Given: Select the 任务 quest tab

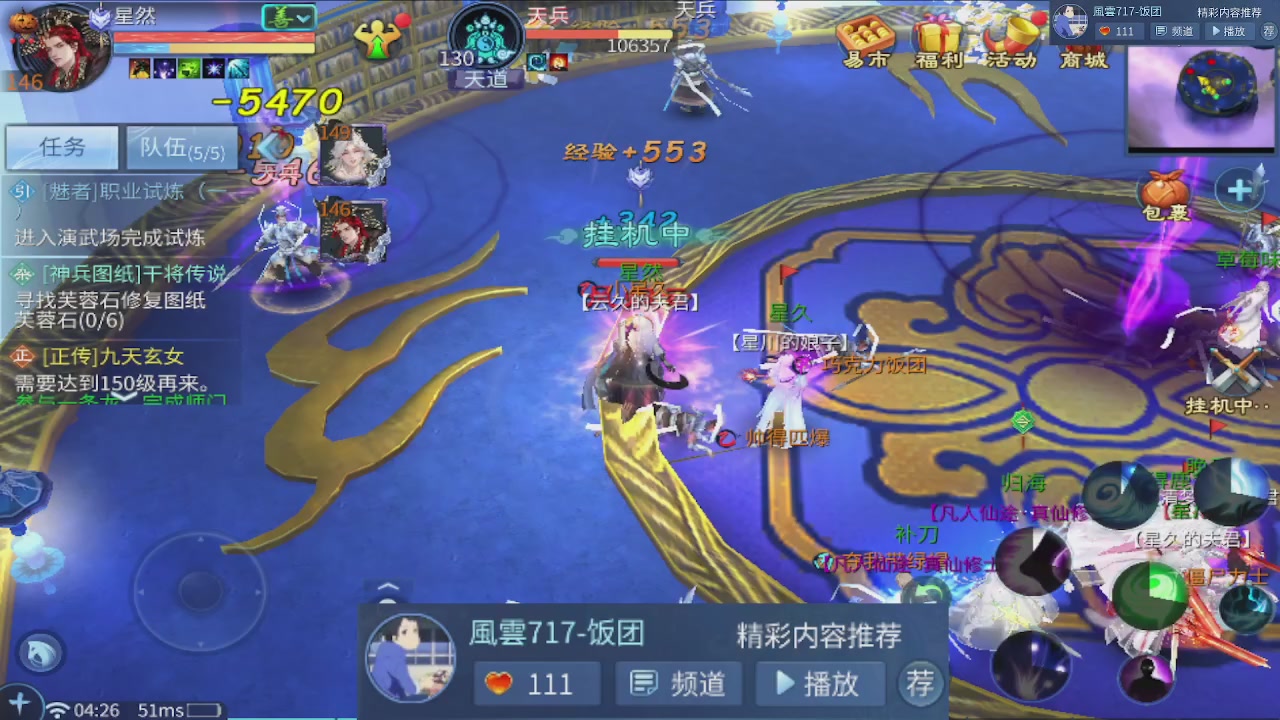Looking at the screenshot, I should 62,147.
